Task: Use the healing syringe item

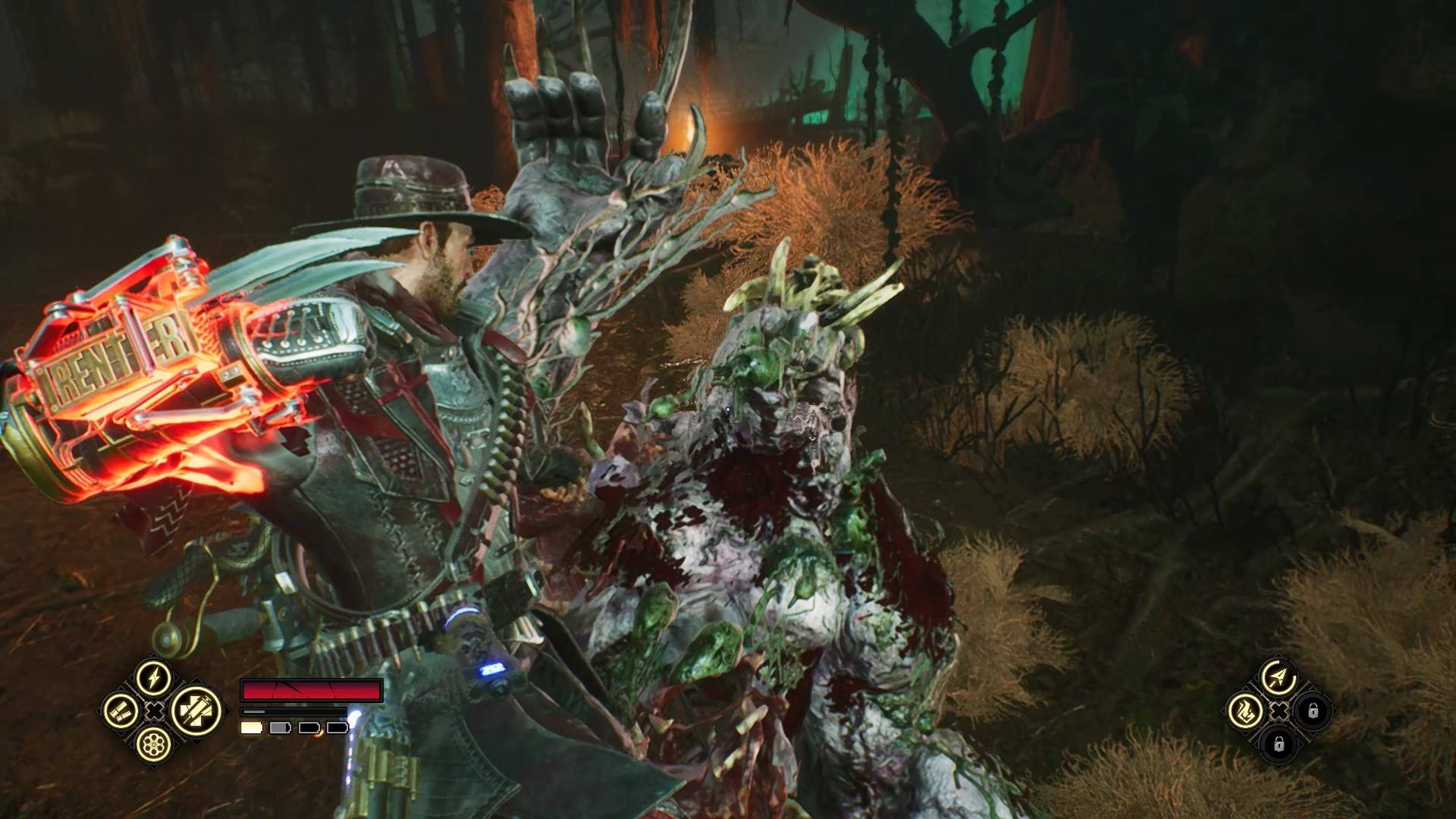Action: (195, 711)
